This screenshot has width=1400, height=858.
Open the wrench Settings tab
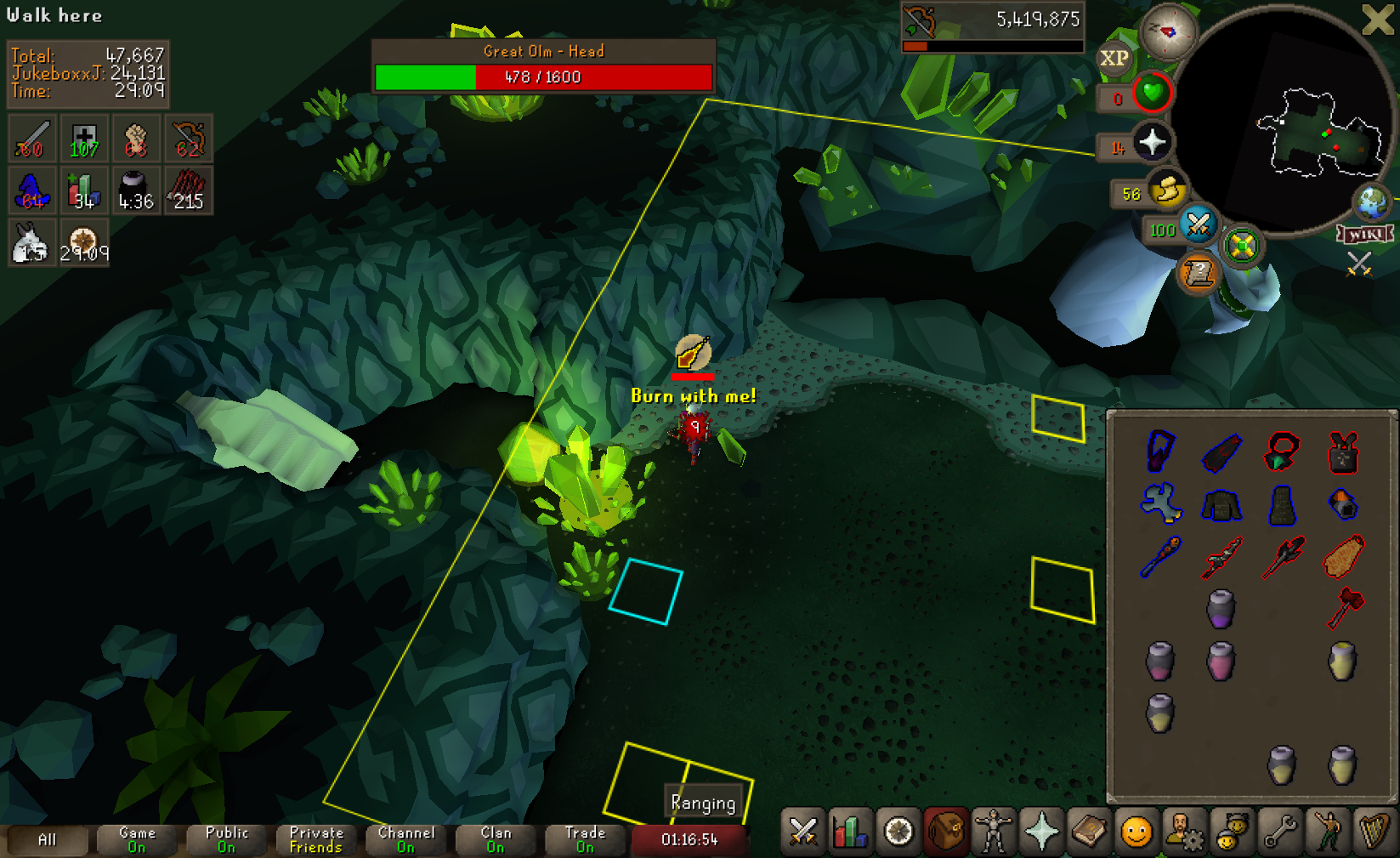[1278, 832]
